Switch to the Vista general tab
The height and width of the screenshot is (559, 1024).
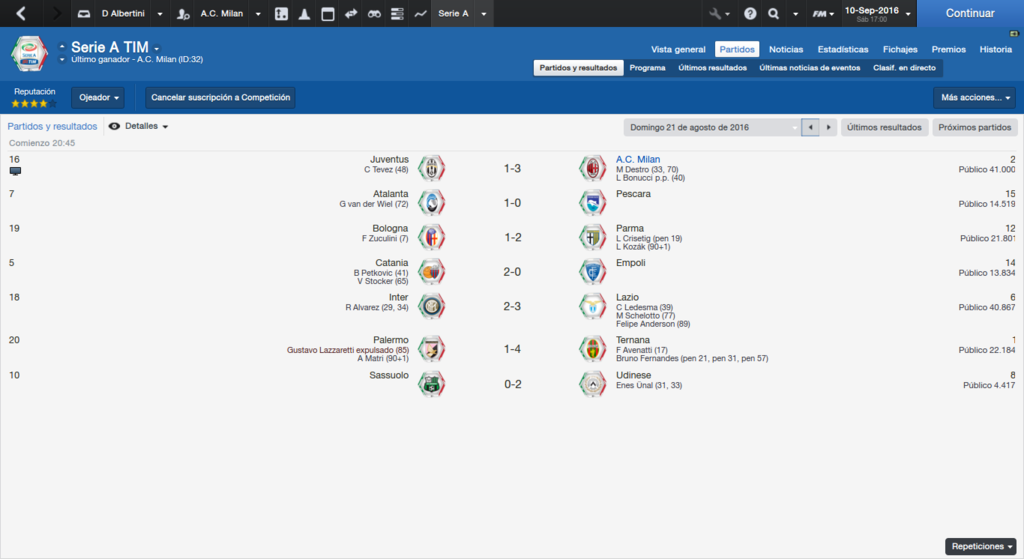678,49
